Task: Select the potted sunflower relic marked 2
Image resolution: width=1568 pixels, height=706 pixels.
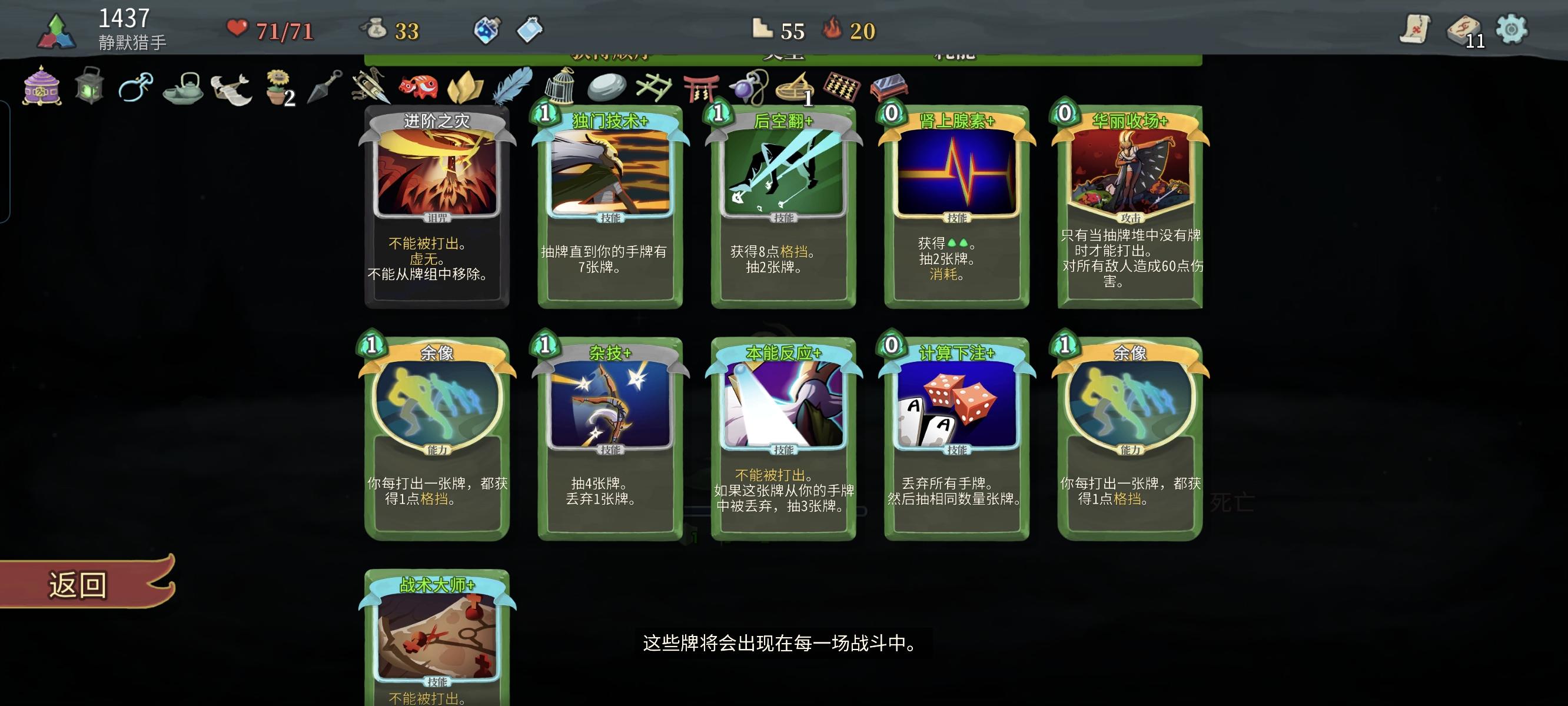Action: 275,88
